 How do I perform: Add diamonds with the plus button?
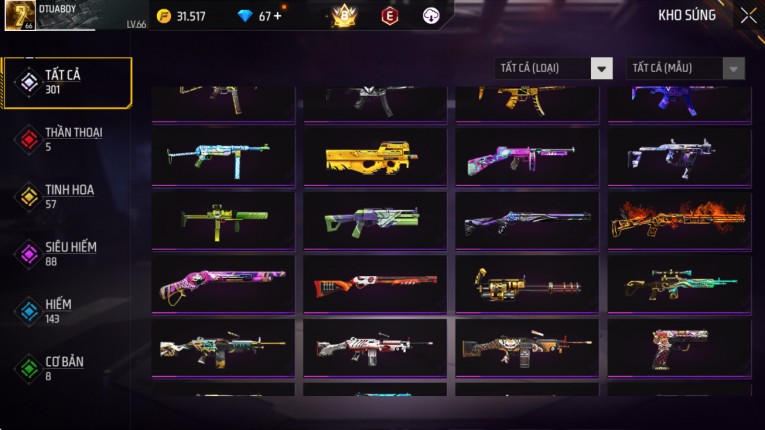[x=277, y=16]
